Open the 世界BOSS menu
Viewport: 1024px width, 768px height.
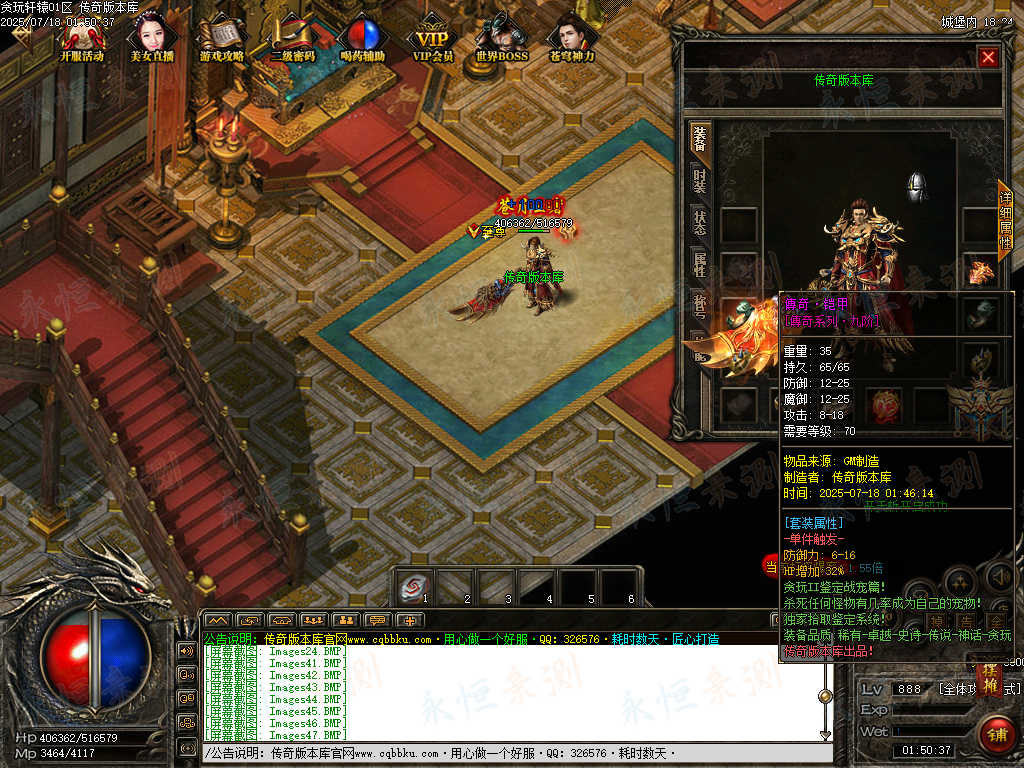(x=501, y=36)
